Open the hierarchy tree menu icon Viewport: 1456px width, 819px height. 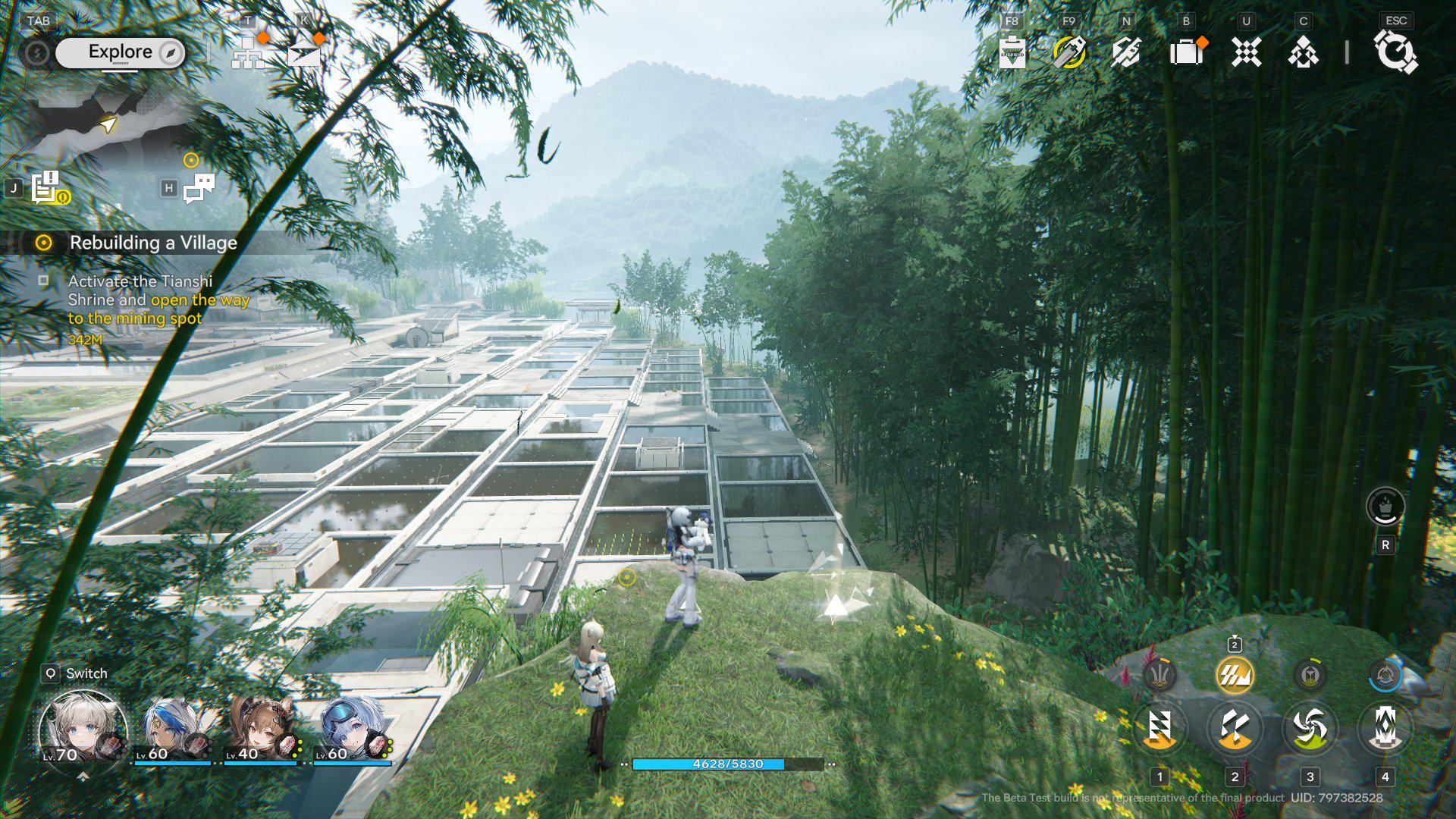[248, 53]
